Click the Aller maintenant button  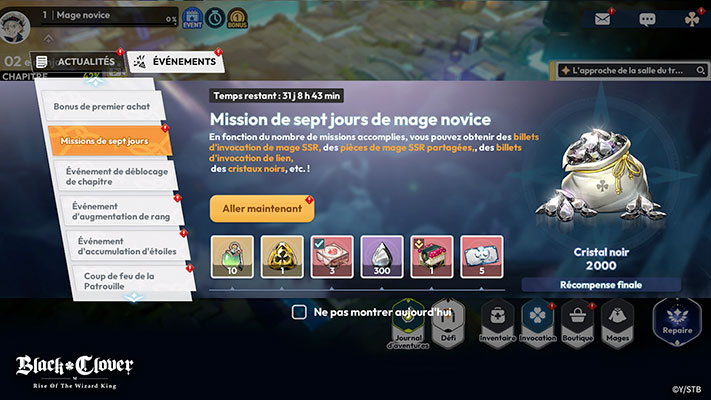click(262, 208)
